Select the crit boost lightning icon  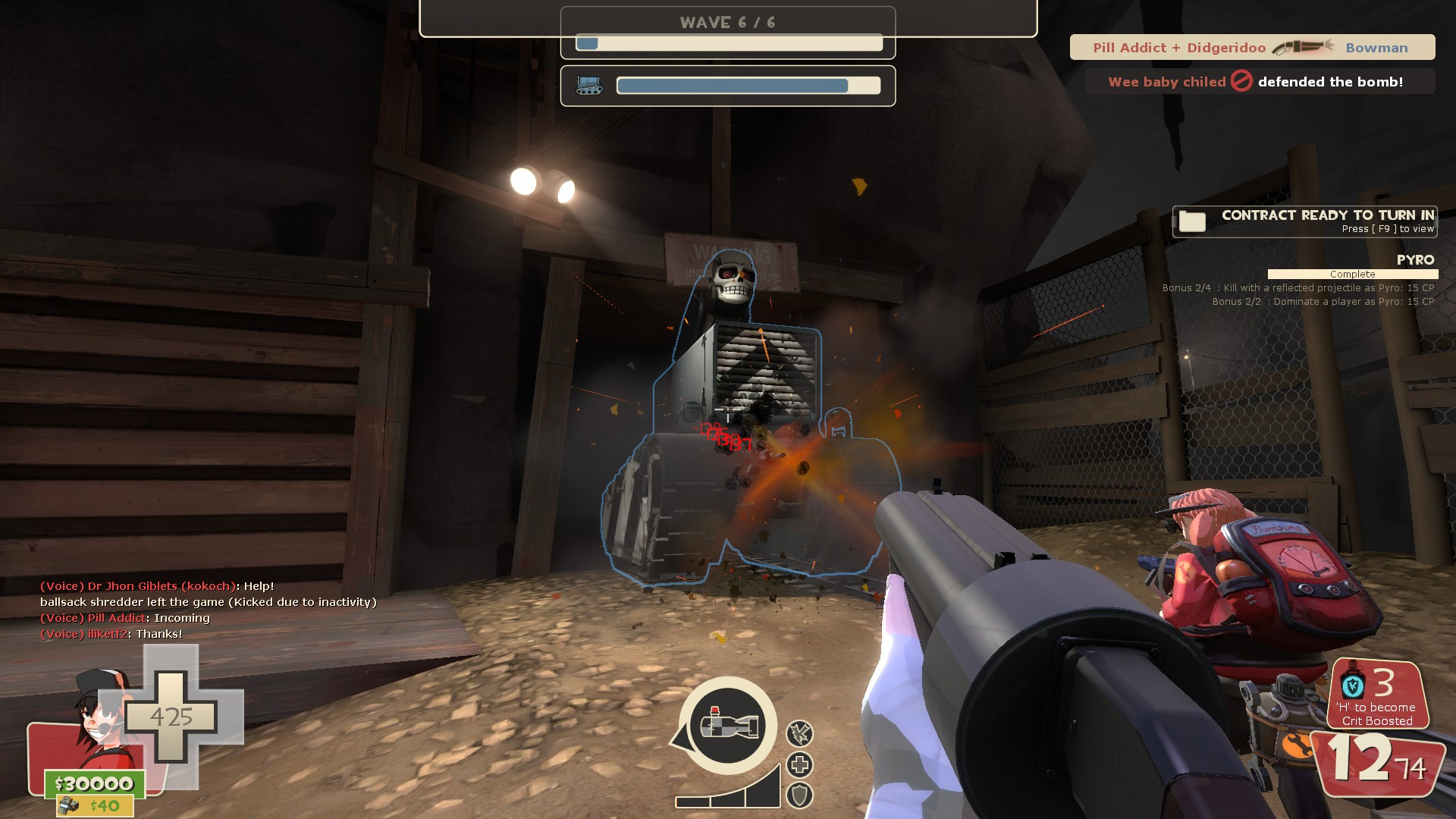click(801, 733)
